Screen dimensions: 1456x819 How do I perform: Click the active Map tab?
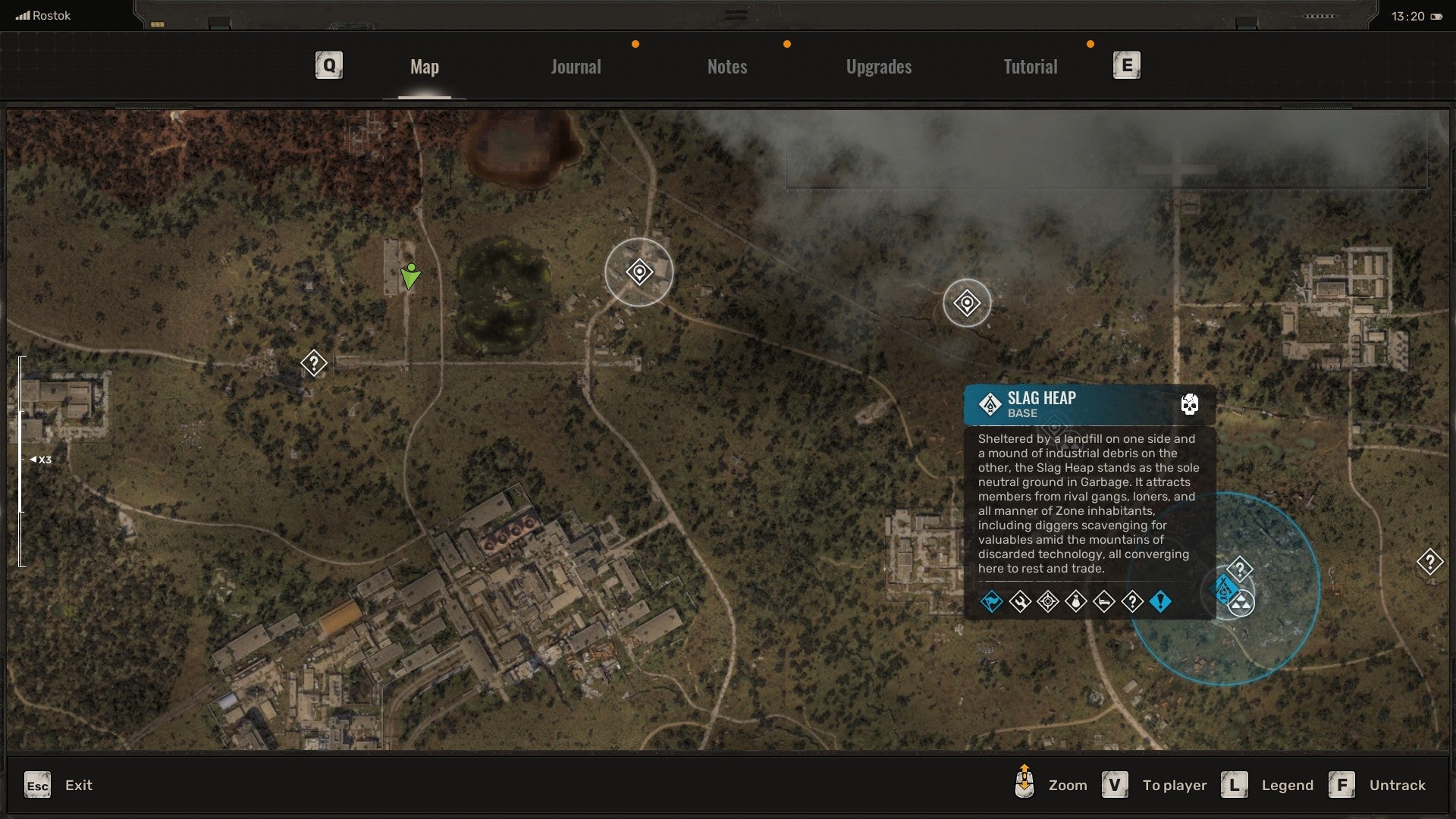point(424,67)
